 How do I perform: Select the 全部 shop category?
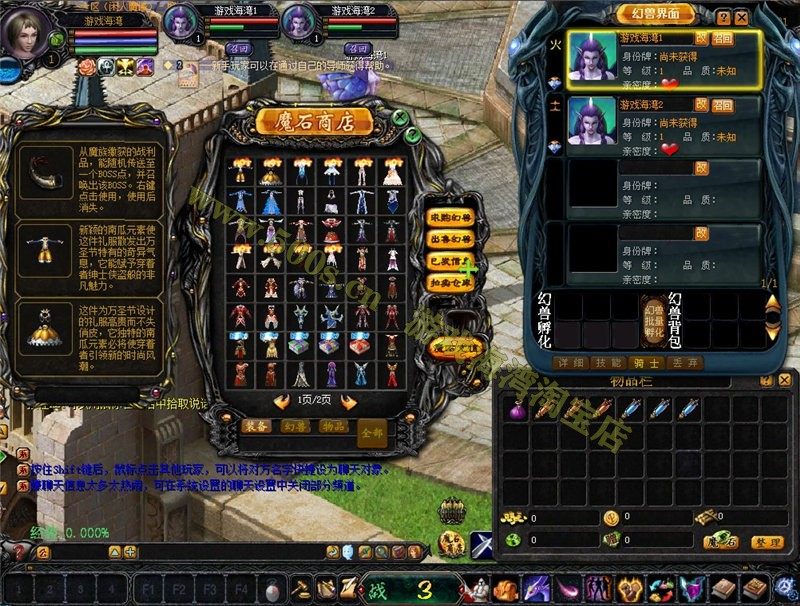pos(372,433)
